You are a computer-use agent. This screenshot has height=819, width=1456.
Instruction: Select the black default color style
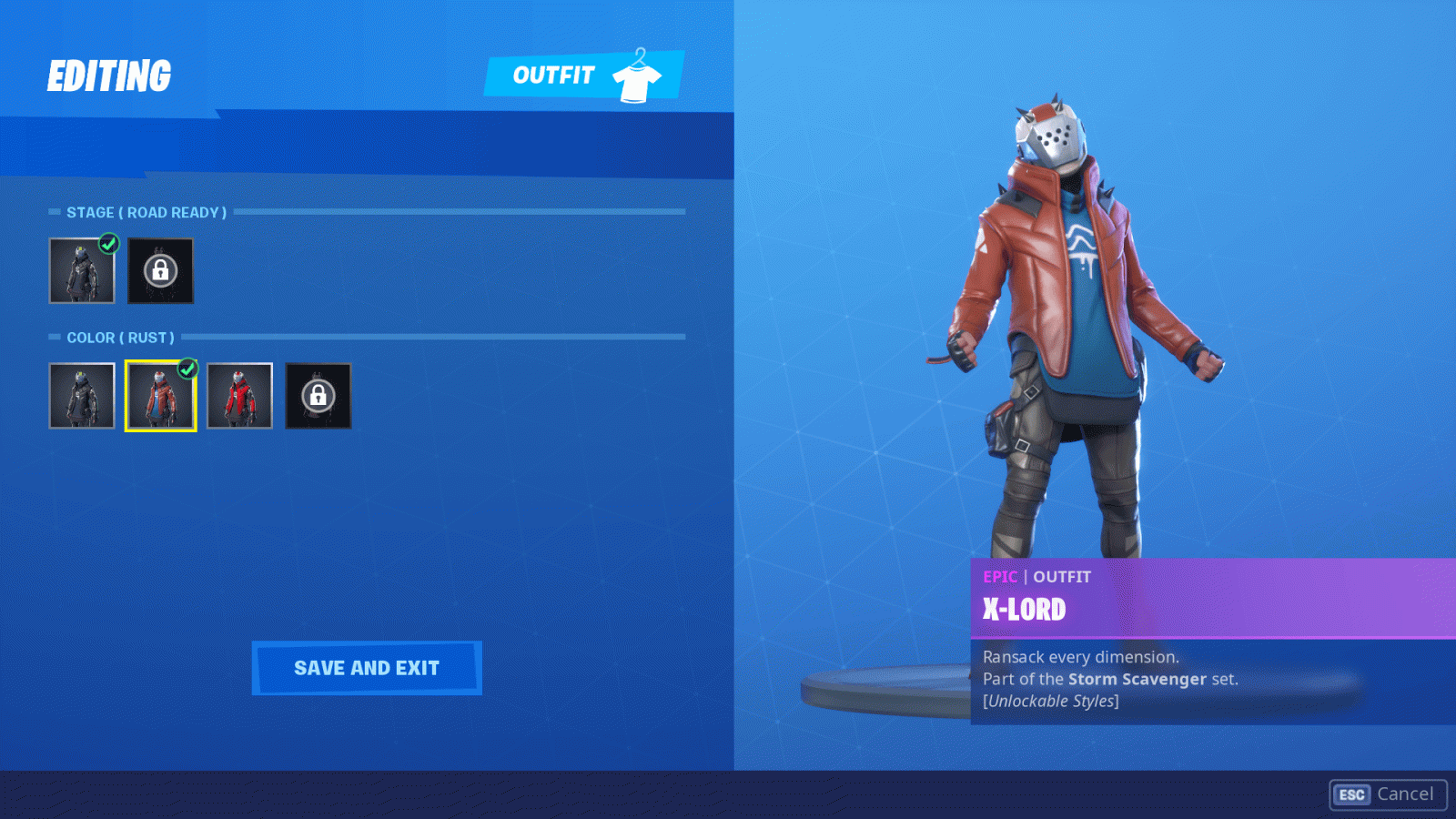click(x=81, y=395)
